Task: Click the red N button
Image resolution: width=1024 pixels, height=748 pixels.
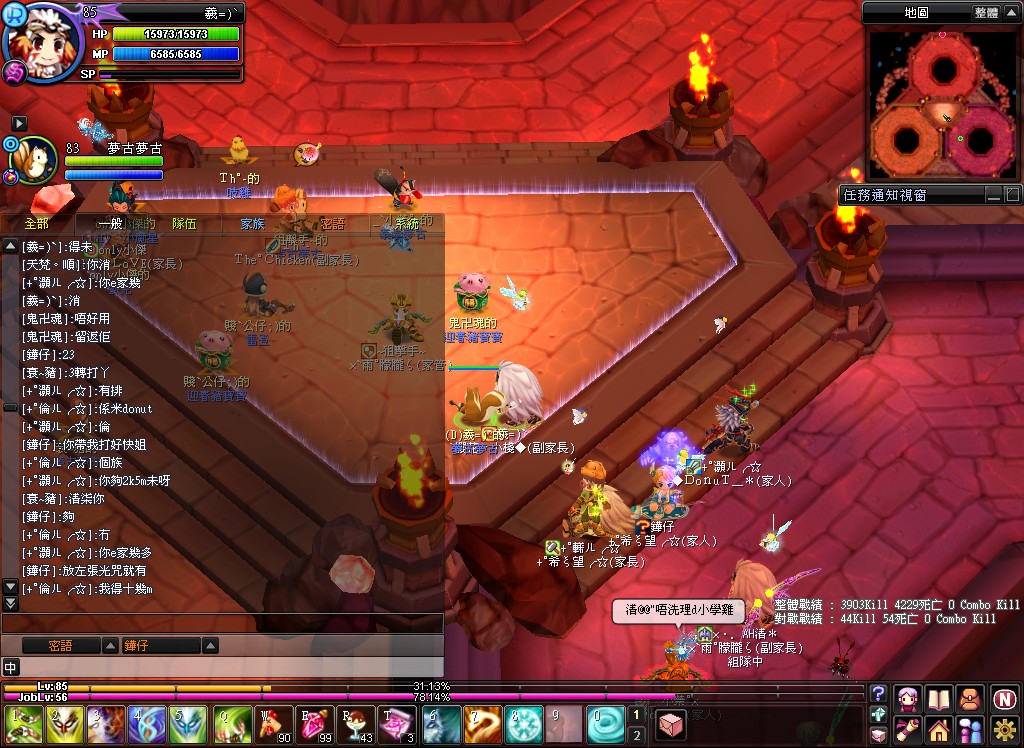Action: click(x=1003, y=697)
